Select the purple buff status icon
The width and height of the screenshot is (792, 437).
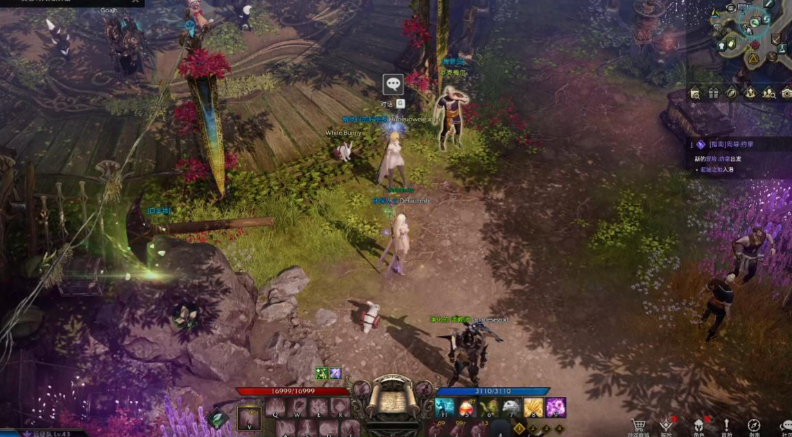point(336,374)
